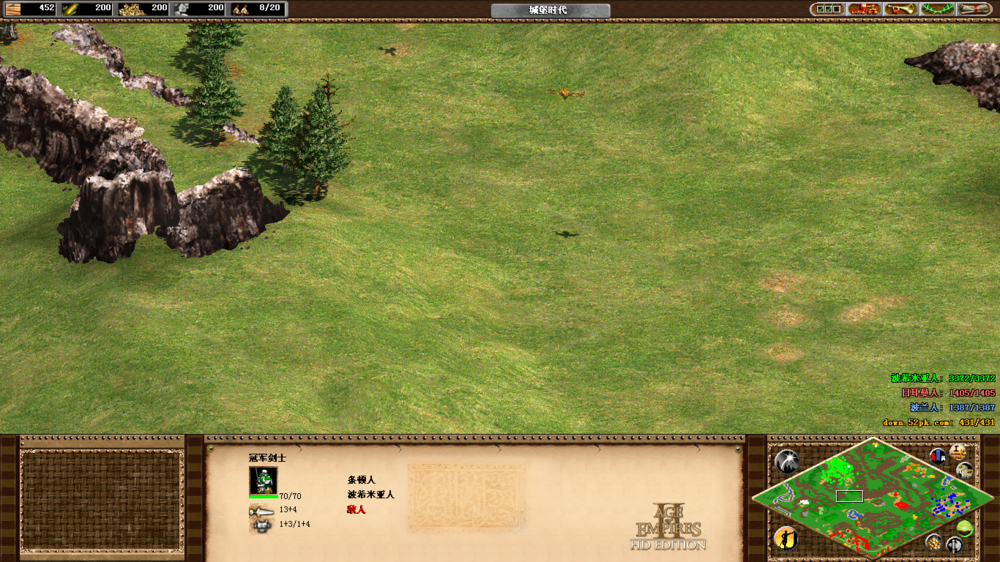The height and width of the screenshot is (562, 1000).
Task: Activate the flare signal button
Action: click(x=787, y=461)
